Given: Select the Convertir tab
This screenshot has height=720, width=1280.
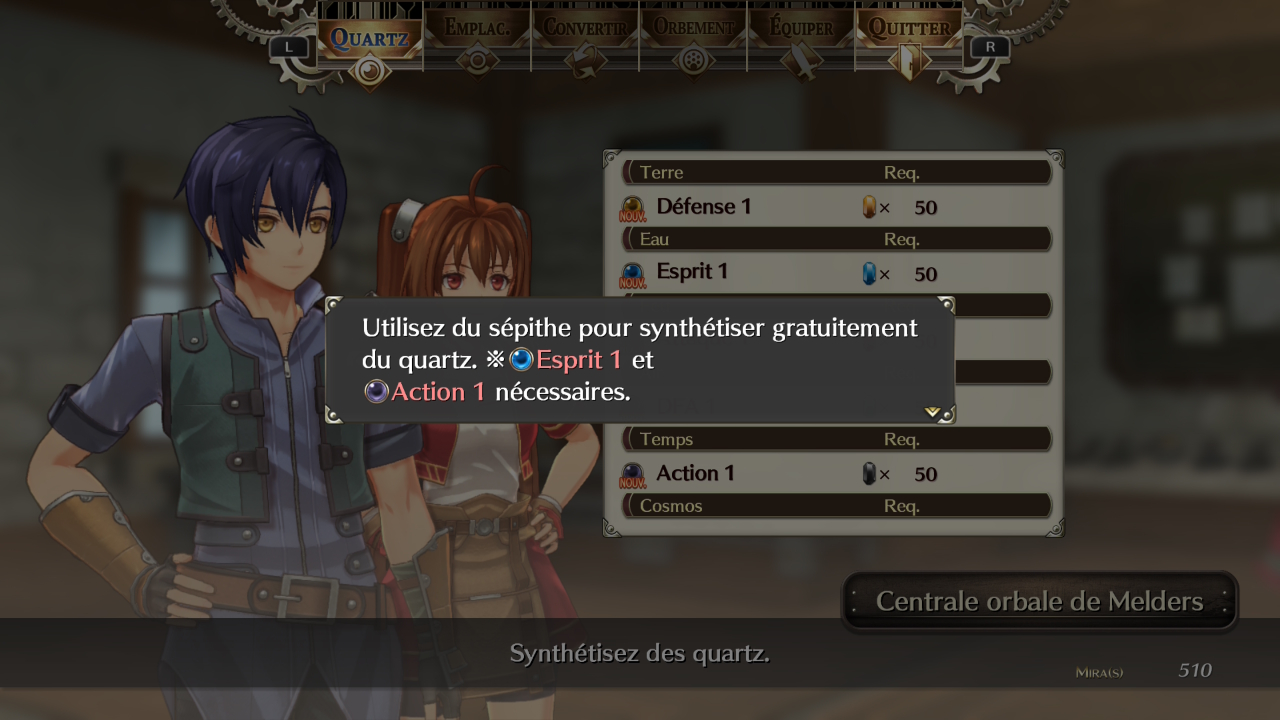Looking at the screenshot, I should click(x=585, y=40).
